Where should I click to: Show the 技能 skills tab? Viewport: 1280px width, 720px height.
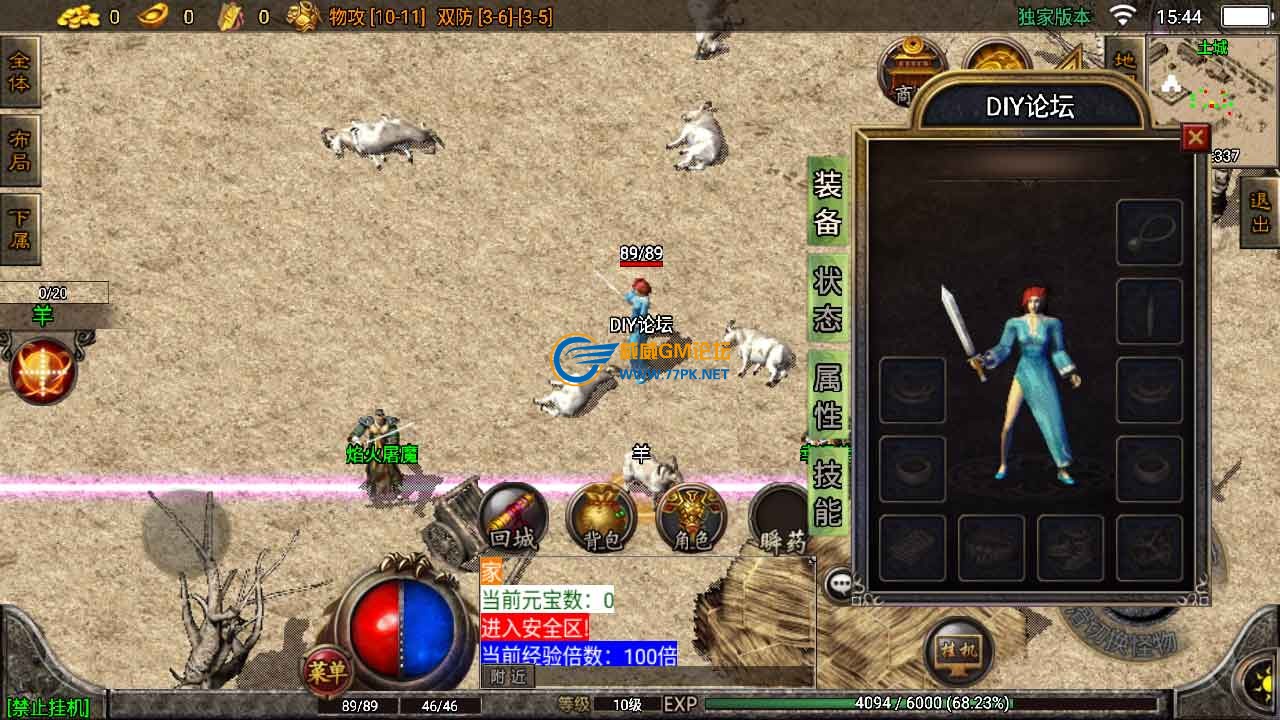click(827, 492)
